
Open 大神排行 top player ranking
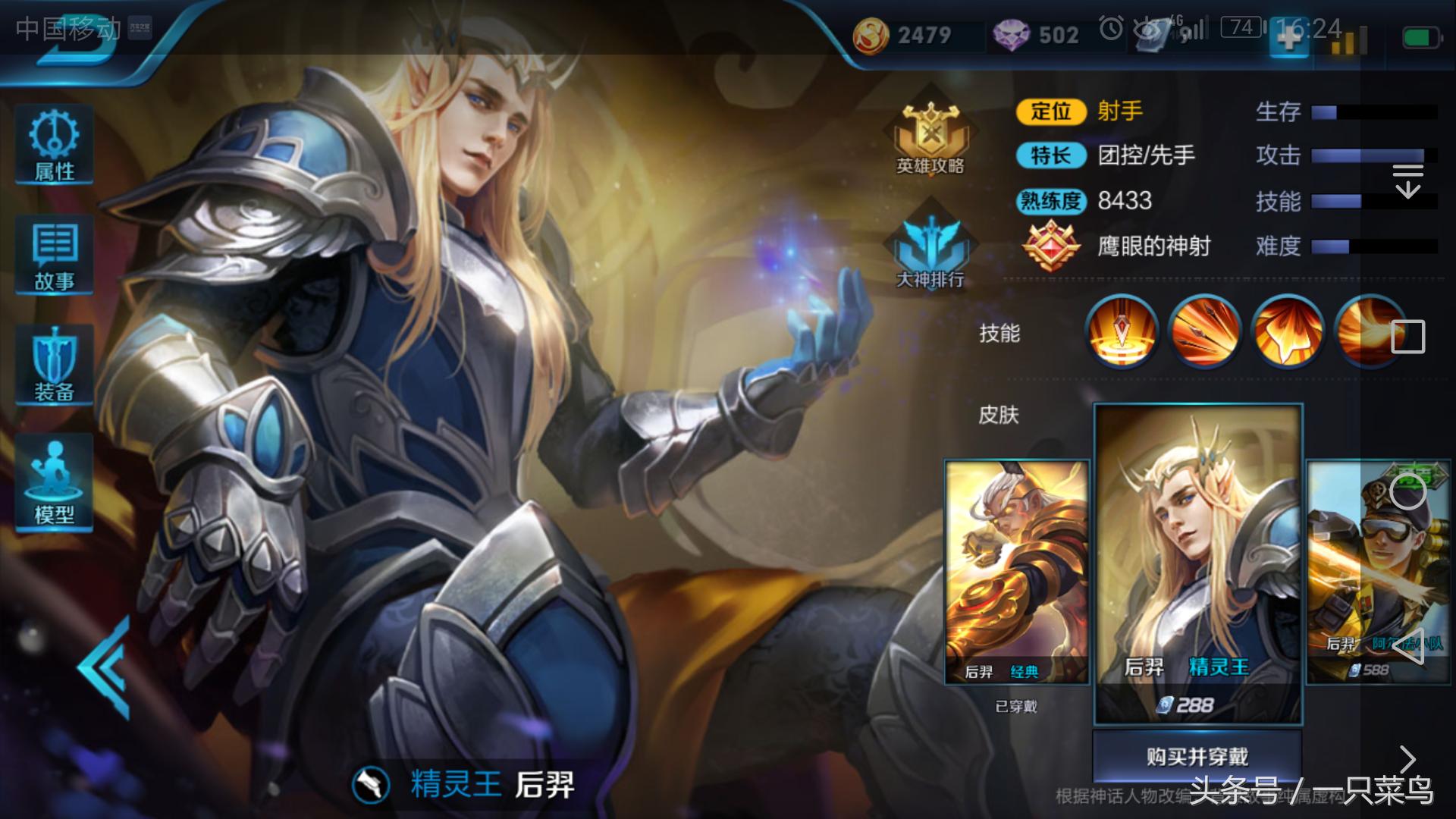pyautogui.click(x=930, y=248)
